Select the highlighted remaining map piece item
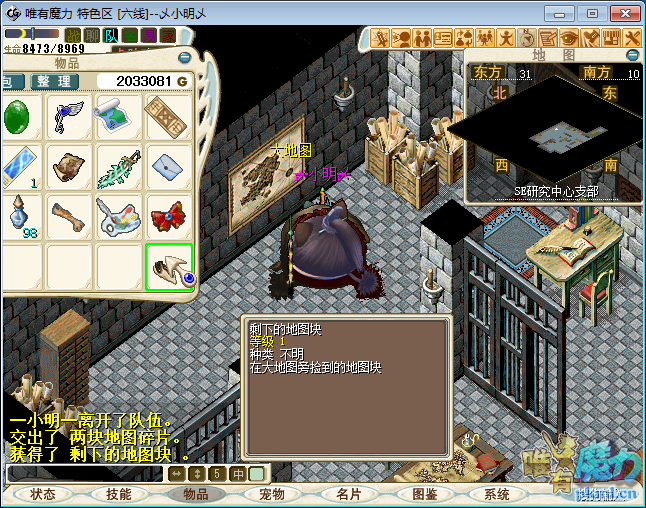The image size is (646, 508). (169, 266)
